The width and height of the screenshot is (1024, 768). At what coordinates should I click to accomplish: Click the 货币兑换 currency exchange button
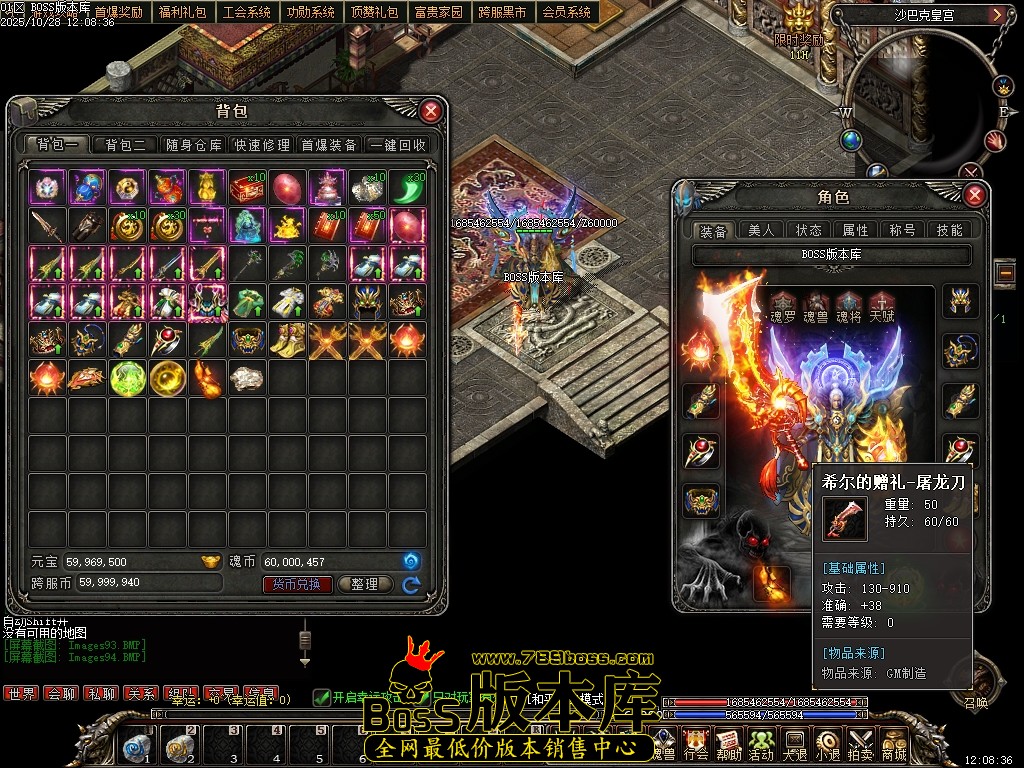(297, 584)
